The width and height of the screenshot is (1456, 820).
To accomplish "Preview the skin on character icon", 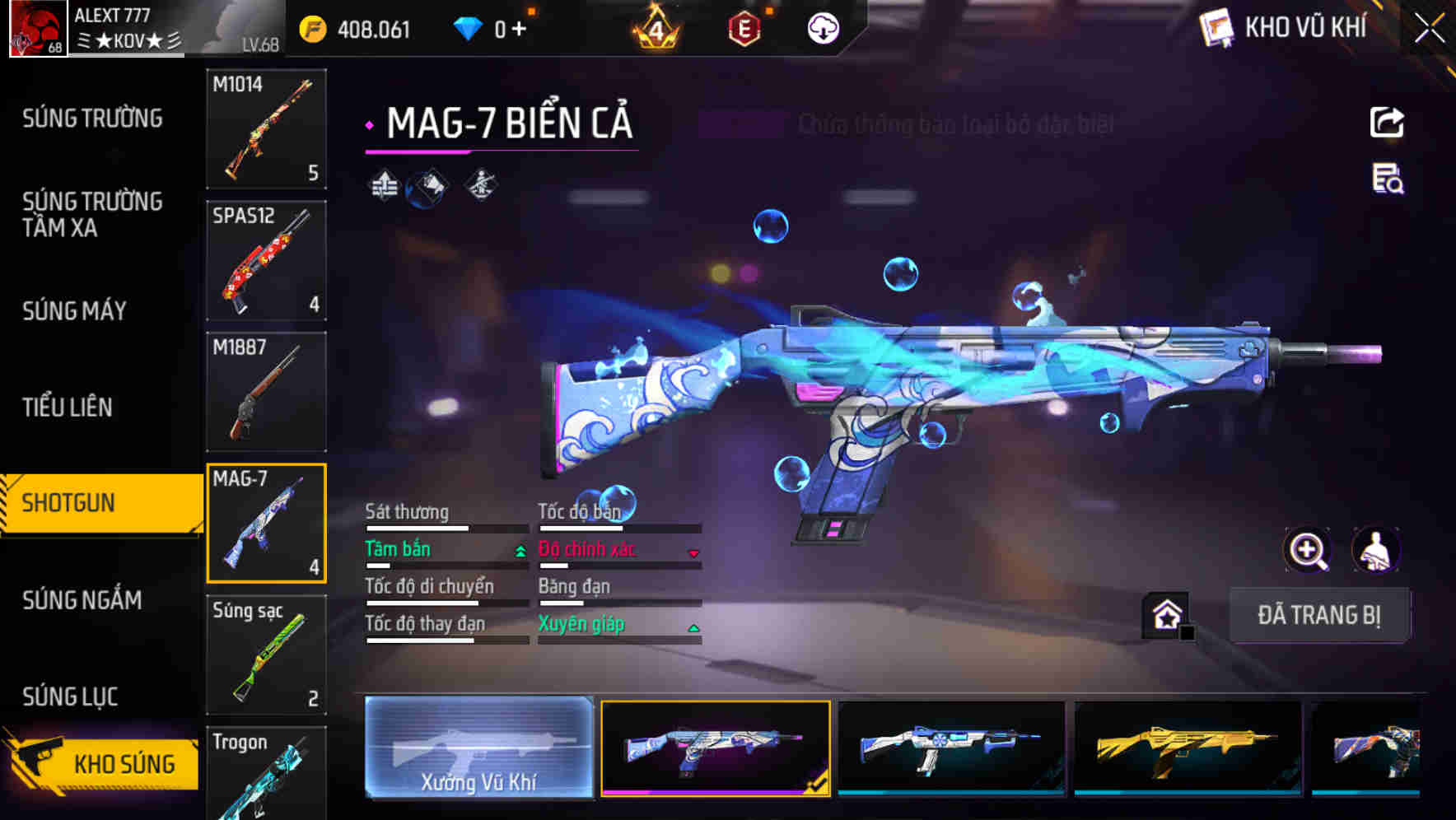I will 1375,550.
